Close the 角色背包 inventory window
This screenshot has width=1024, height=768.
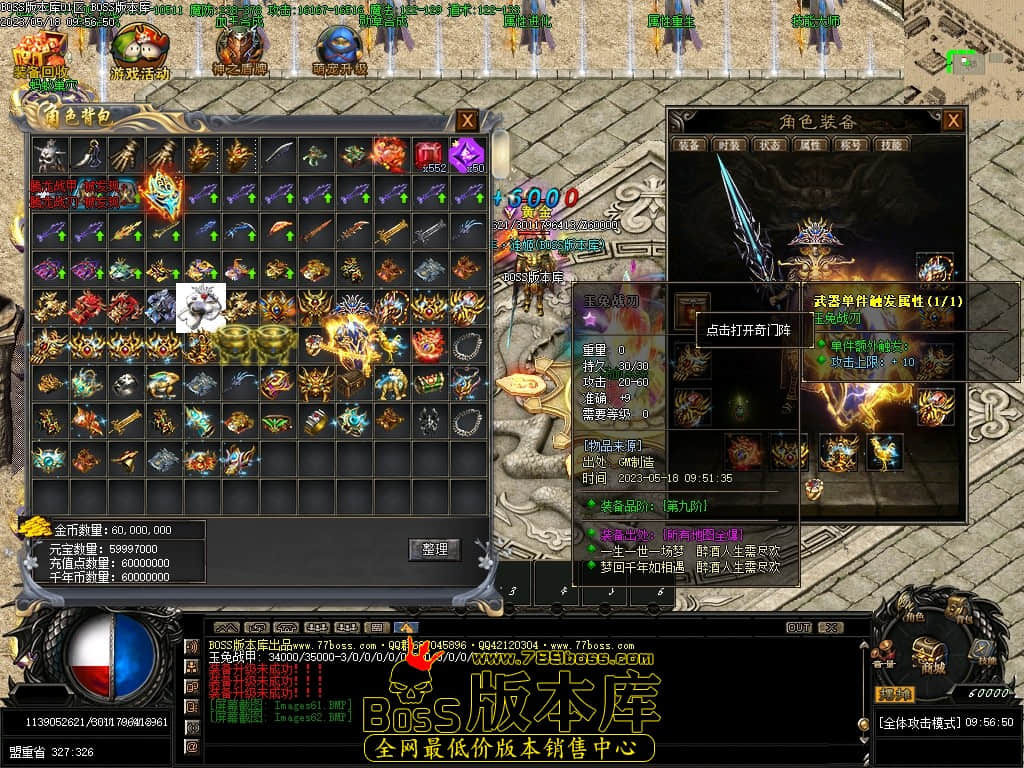click(467, 121)
